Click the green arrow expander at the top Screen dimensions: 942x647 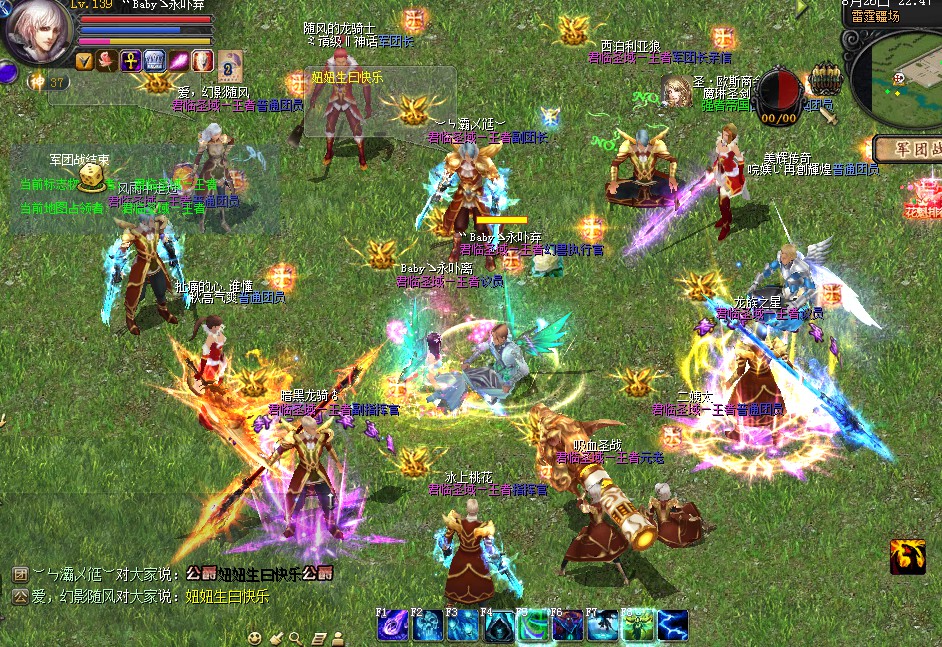click(x=801, y=8)
